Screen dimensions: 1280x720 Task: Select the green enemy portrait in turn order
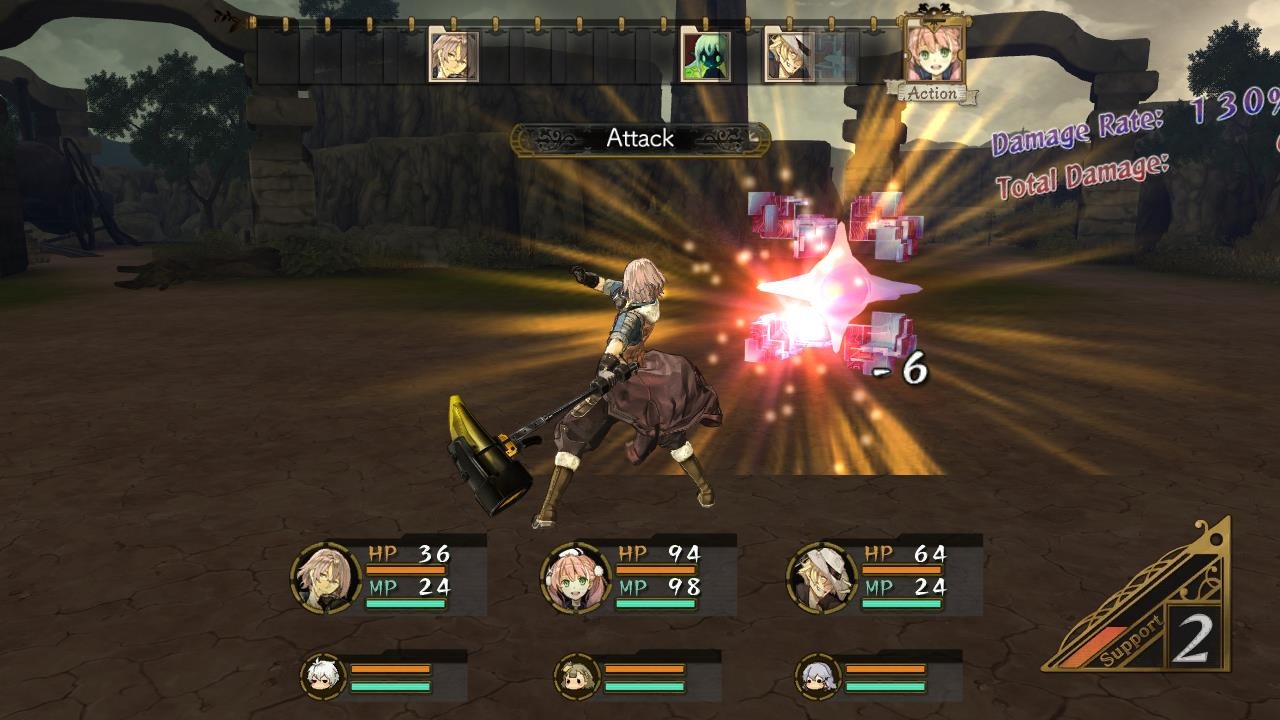705,55
